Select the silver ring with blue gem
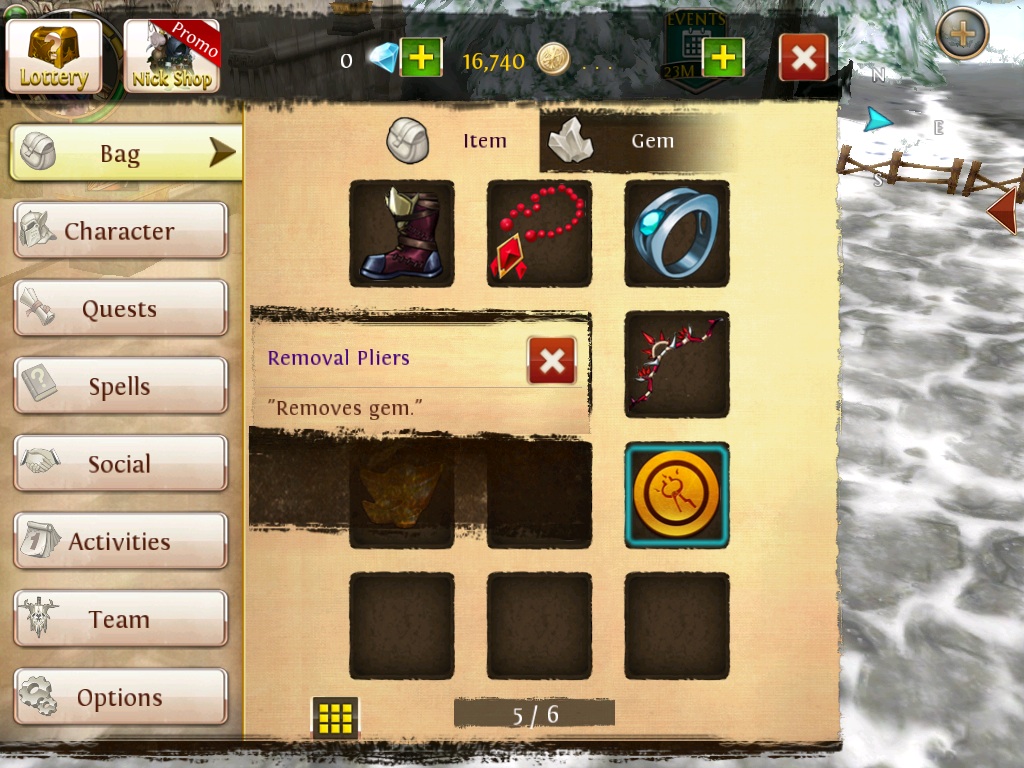The width and height of the screenshot is (1024, 768). point(677,233)
